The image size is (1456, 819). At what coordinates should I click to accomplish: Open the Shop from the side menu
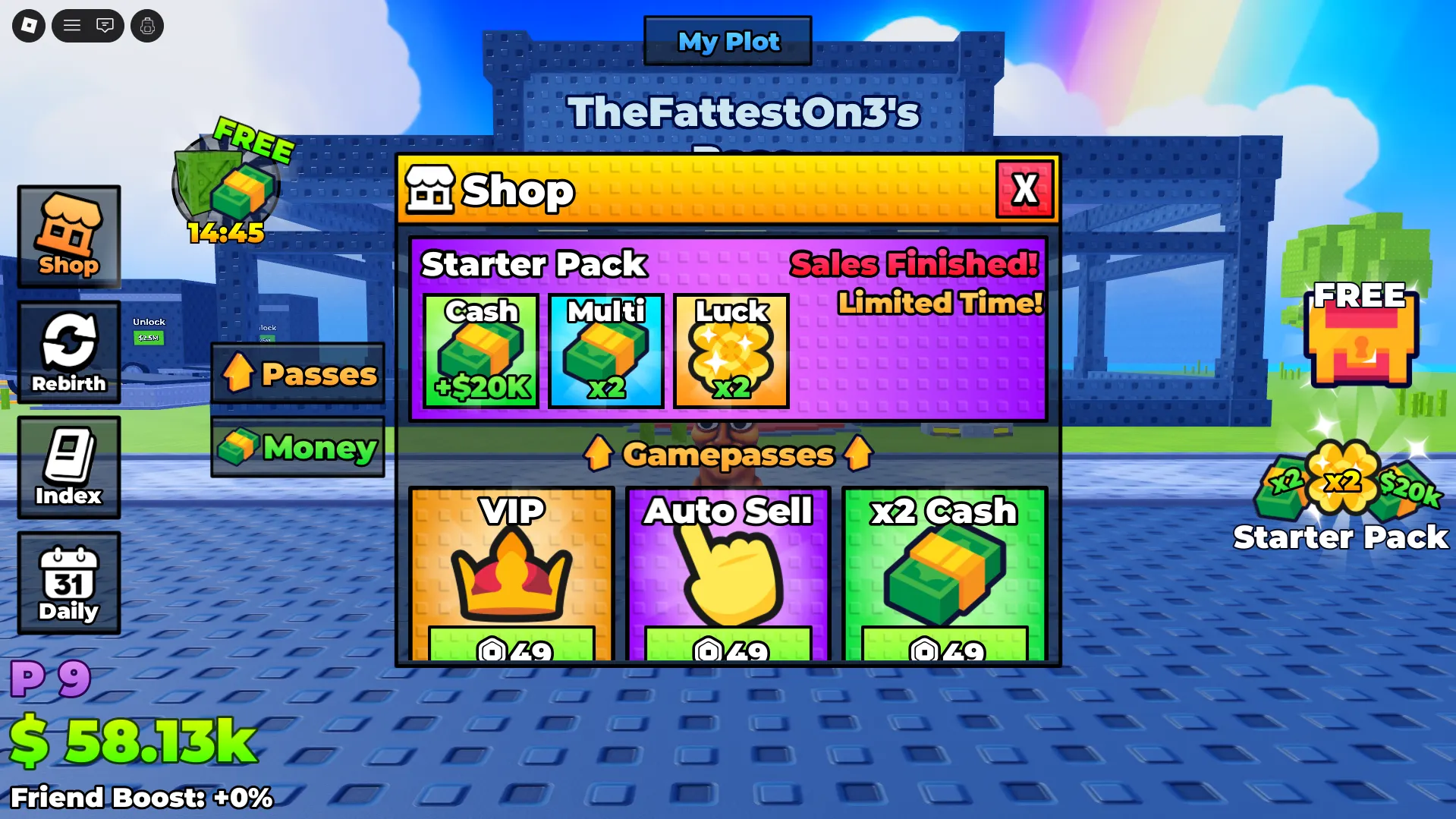tap(69, 236)
